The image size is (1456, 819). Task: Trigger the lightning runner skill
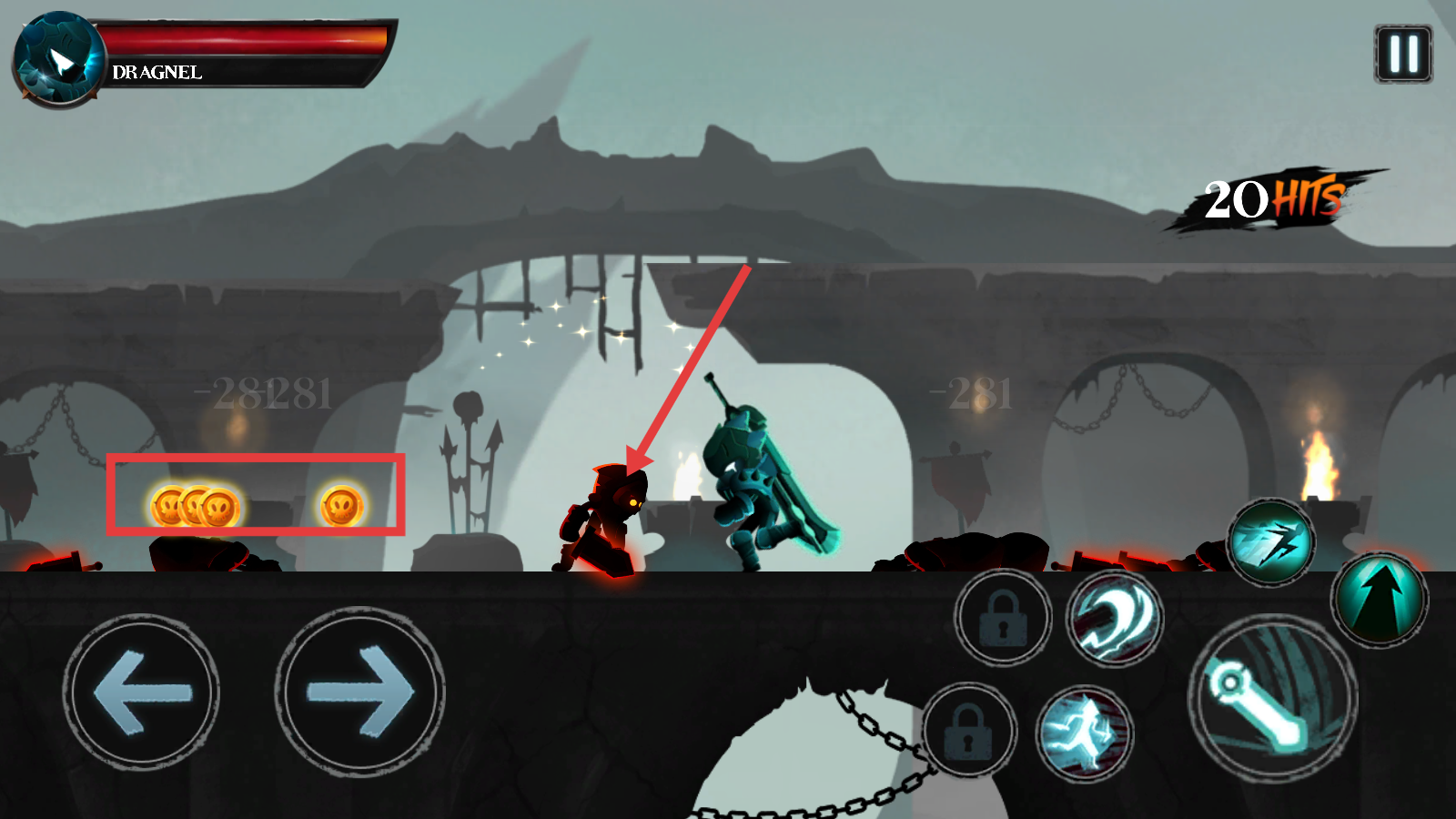pos(1083,733)
